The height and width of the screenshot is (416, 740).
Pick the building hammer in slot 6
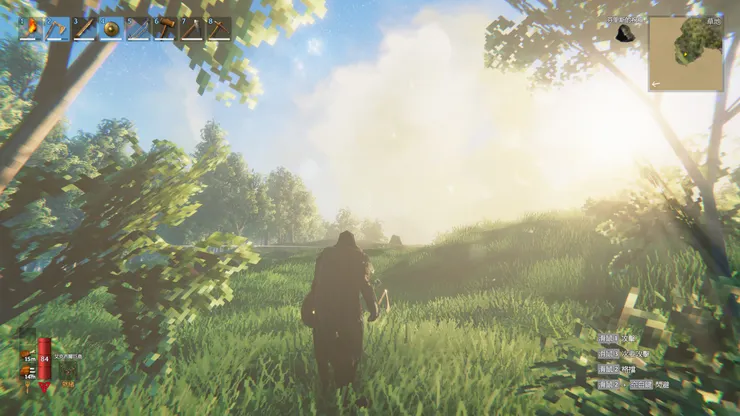165,28
